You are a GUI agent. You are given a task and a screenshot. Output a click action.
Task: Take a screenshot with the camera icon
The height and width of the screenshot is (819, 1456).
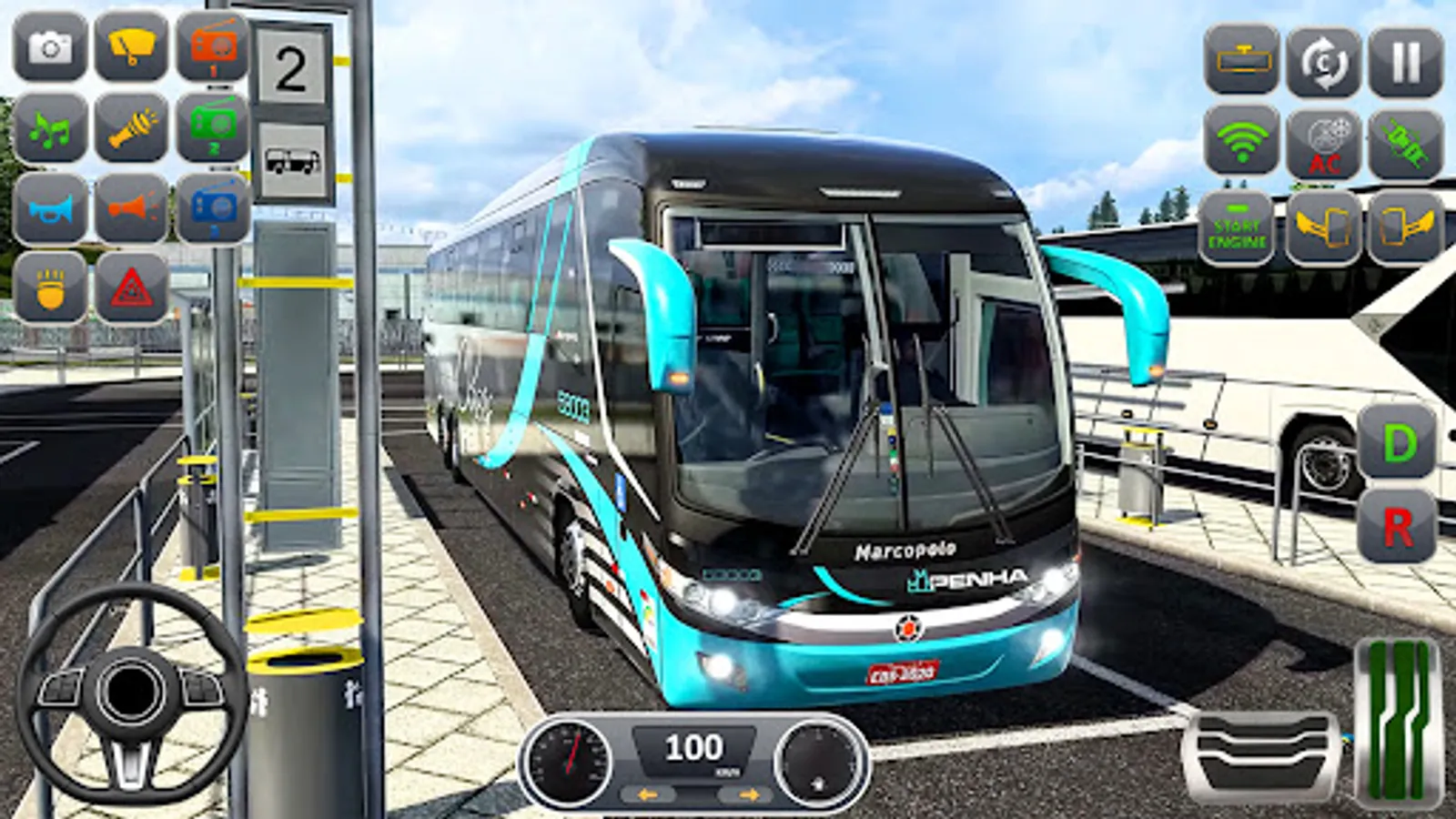click(50, 45)
